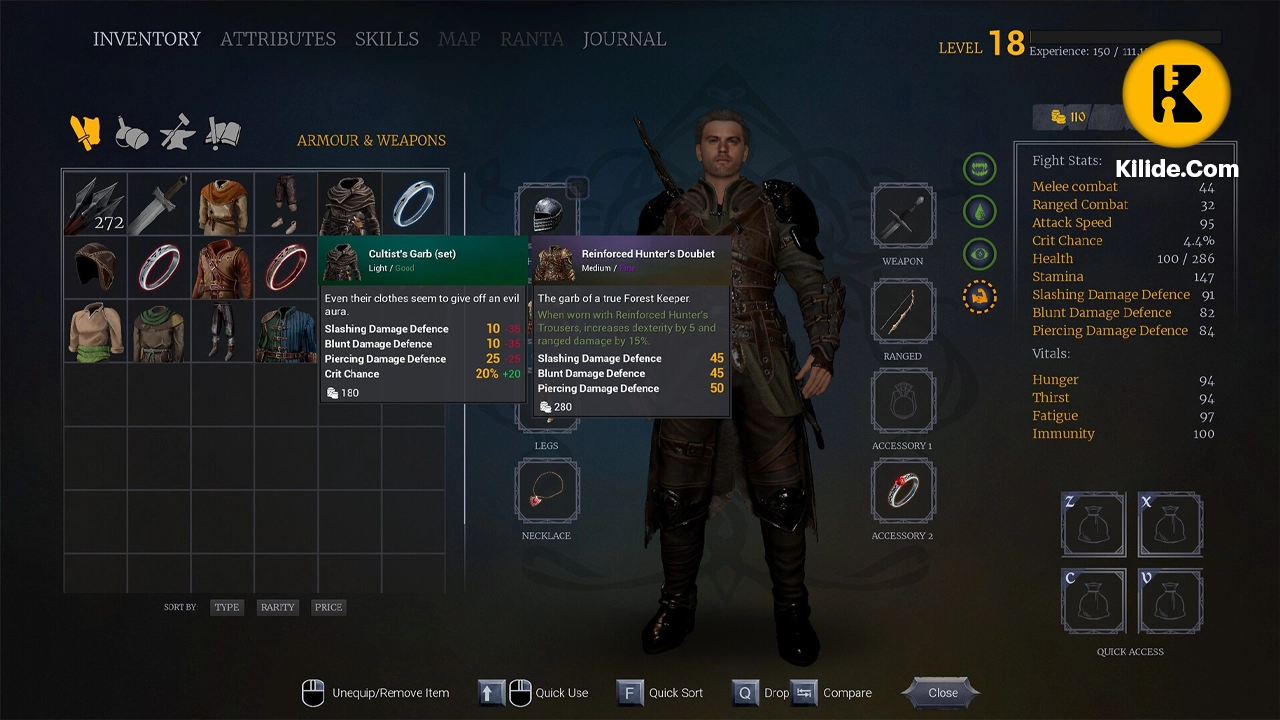This screenshot has height=720, width=1280.
Task: Switch to the Attributes tab
Action: coord(278,39)
